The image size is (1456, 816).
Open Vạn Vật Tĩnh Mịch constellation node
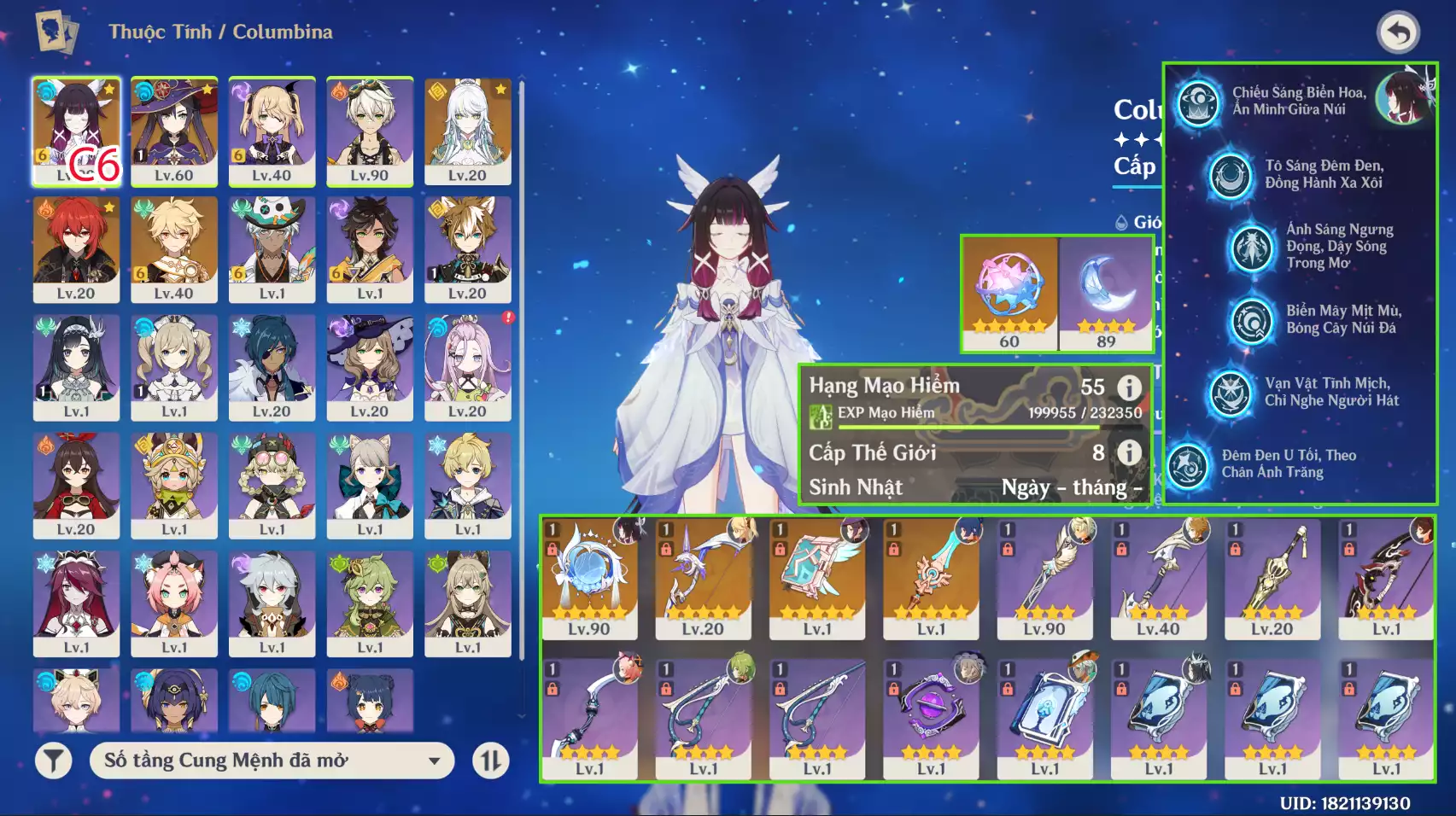[1231, 393]
